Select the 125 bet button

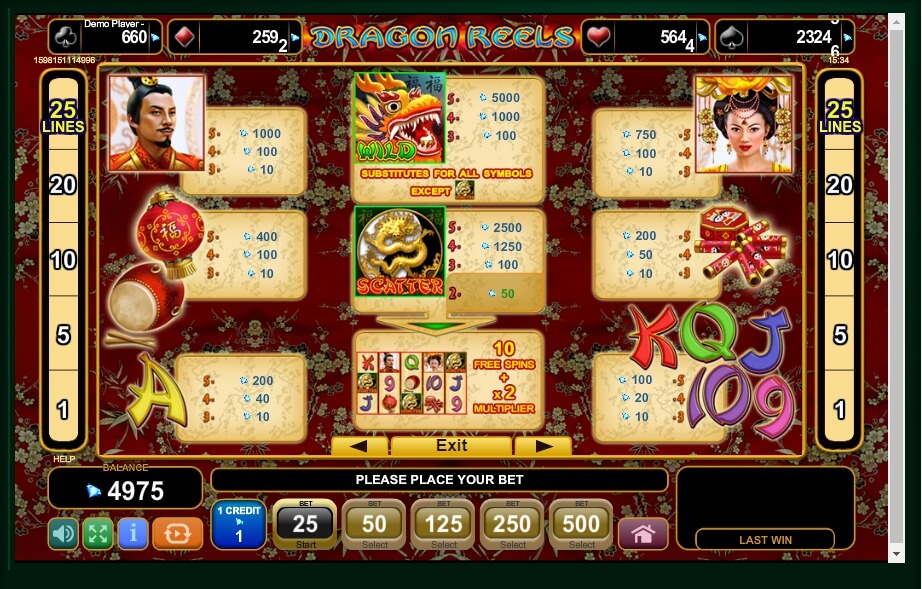tap(443, 525)
